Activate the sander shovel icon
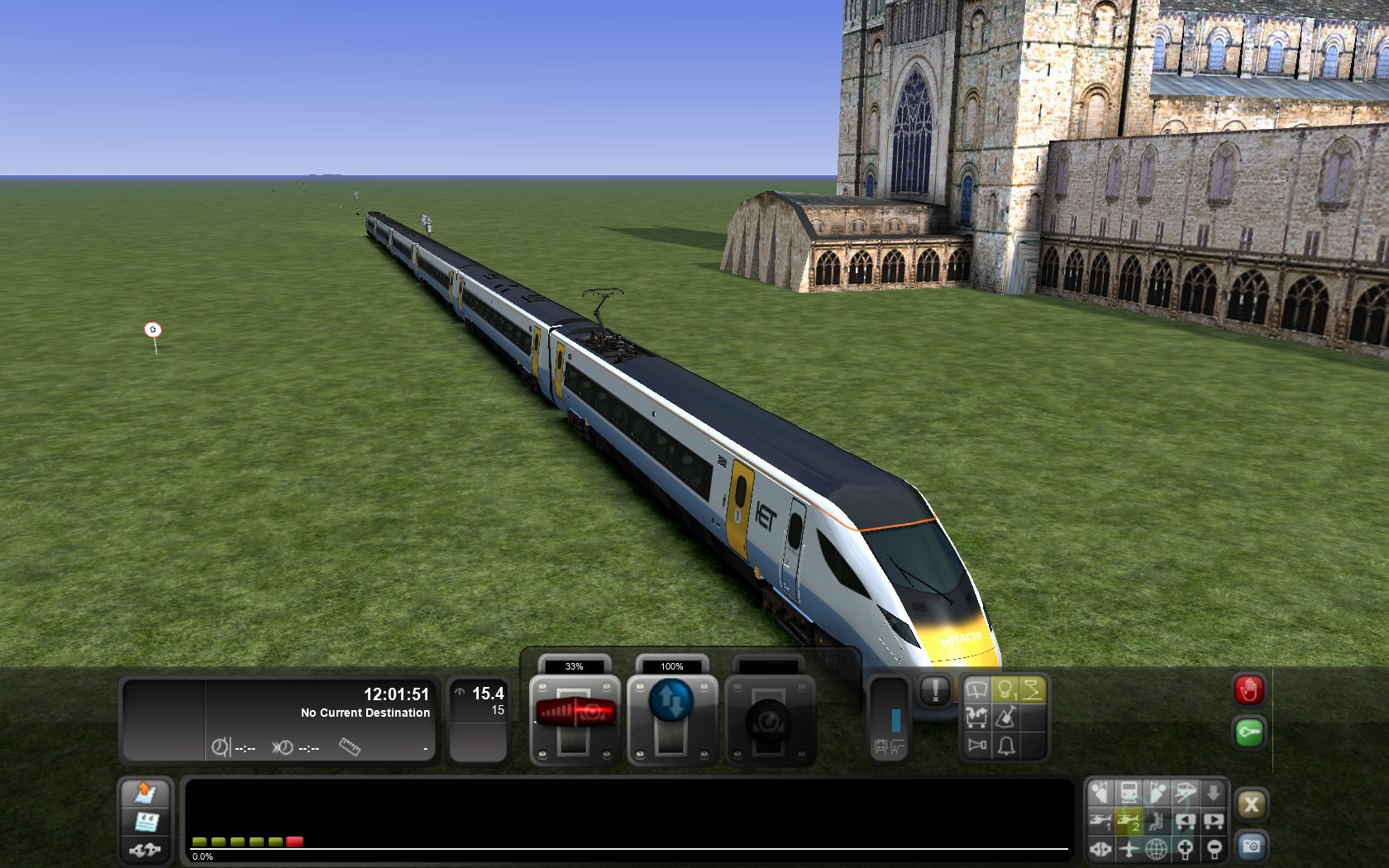 pos(1005,718)
